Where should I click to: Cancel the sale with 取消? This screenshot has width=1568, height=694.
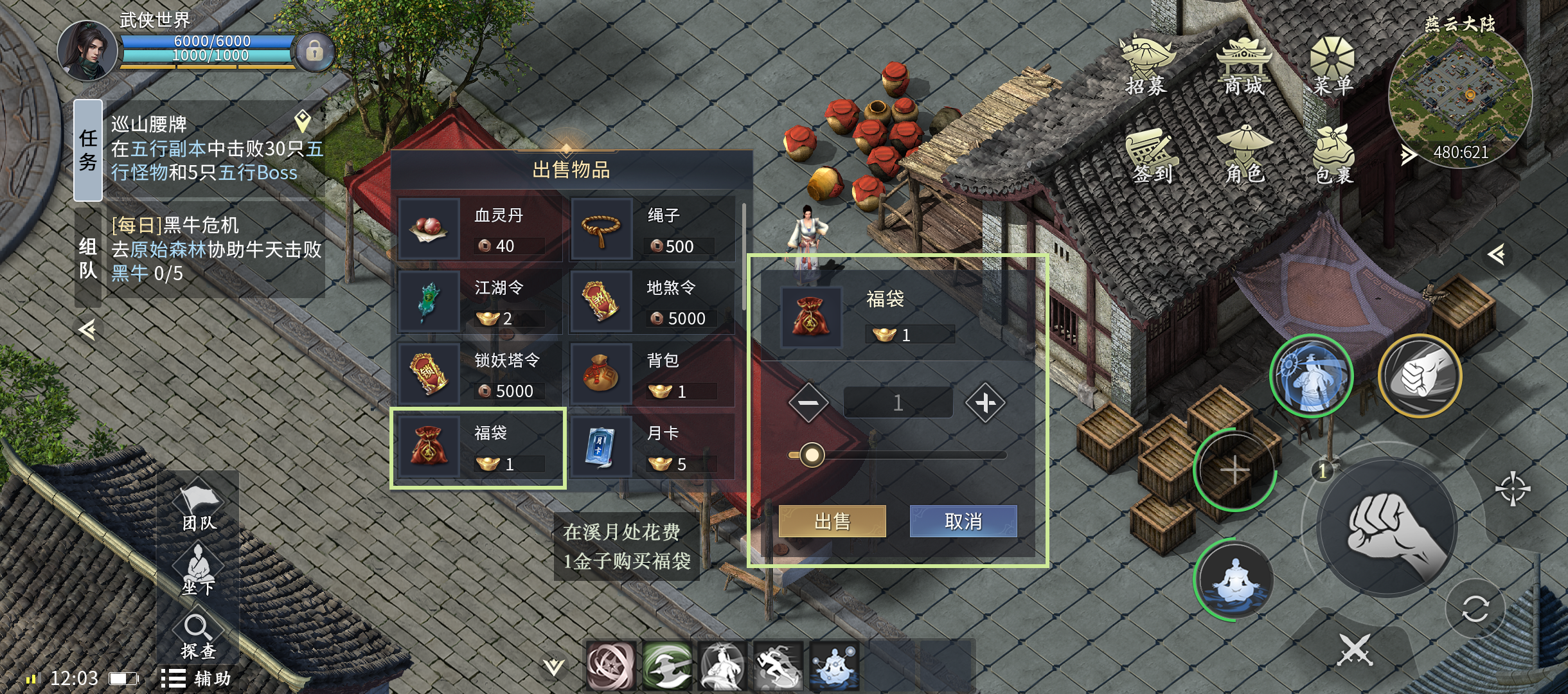963,521
